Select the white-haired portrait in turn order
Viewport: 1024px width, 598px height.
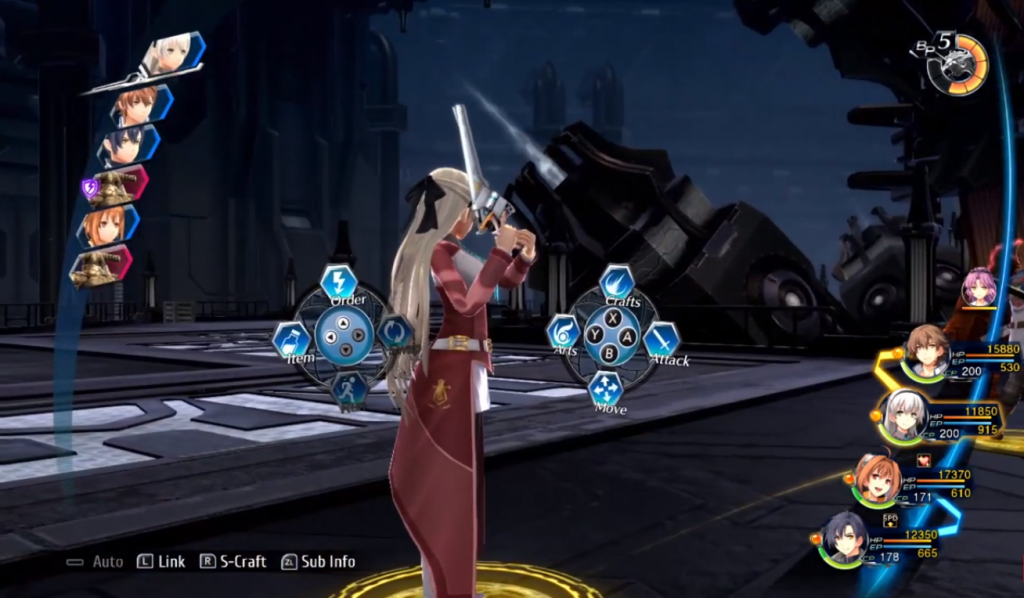172,56
